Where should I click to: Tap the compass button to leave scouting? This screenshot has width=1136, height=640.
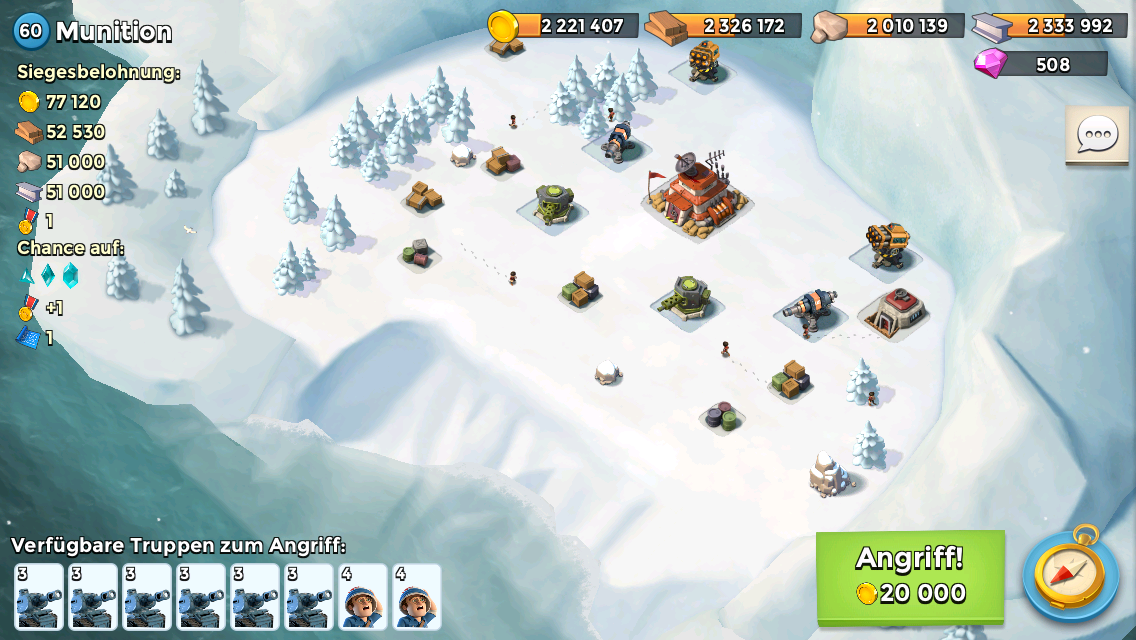tap(1070, 576)
